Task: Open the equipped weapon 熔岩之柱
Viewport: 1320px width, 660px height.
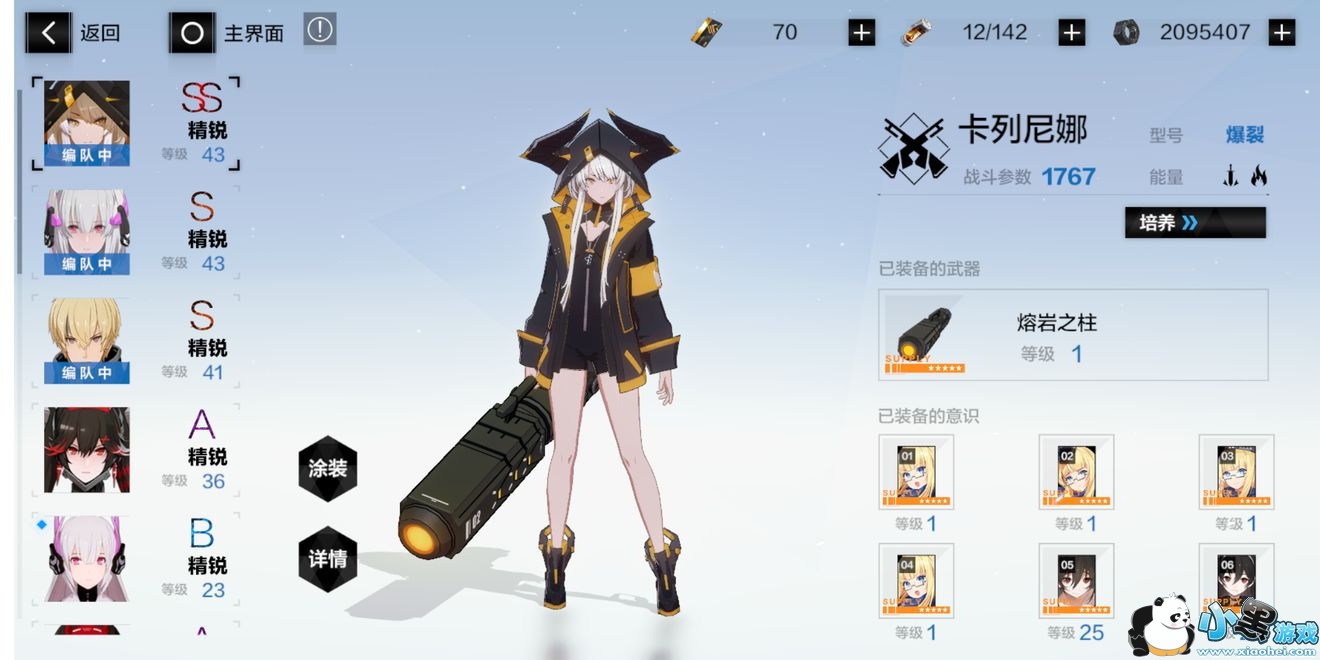Action: coord(1073,335)
